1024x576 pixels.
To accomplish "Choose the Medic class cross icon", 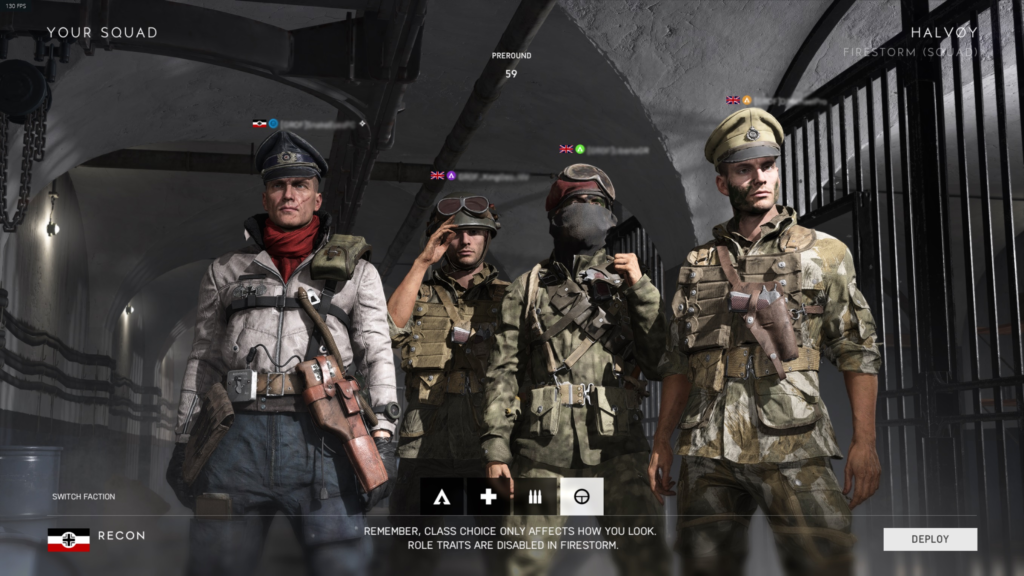I will point(488,496).
